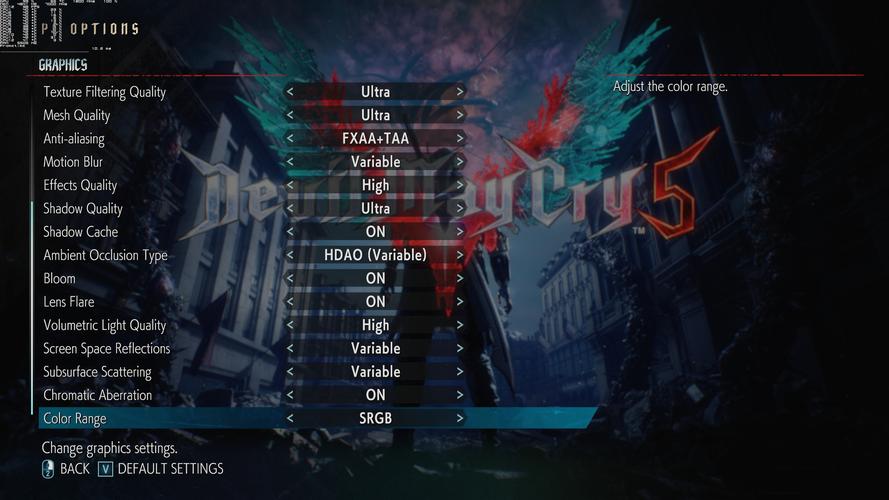Select the Texture Filtering Quality row

(x=104, y=92)
